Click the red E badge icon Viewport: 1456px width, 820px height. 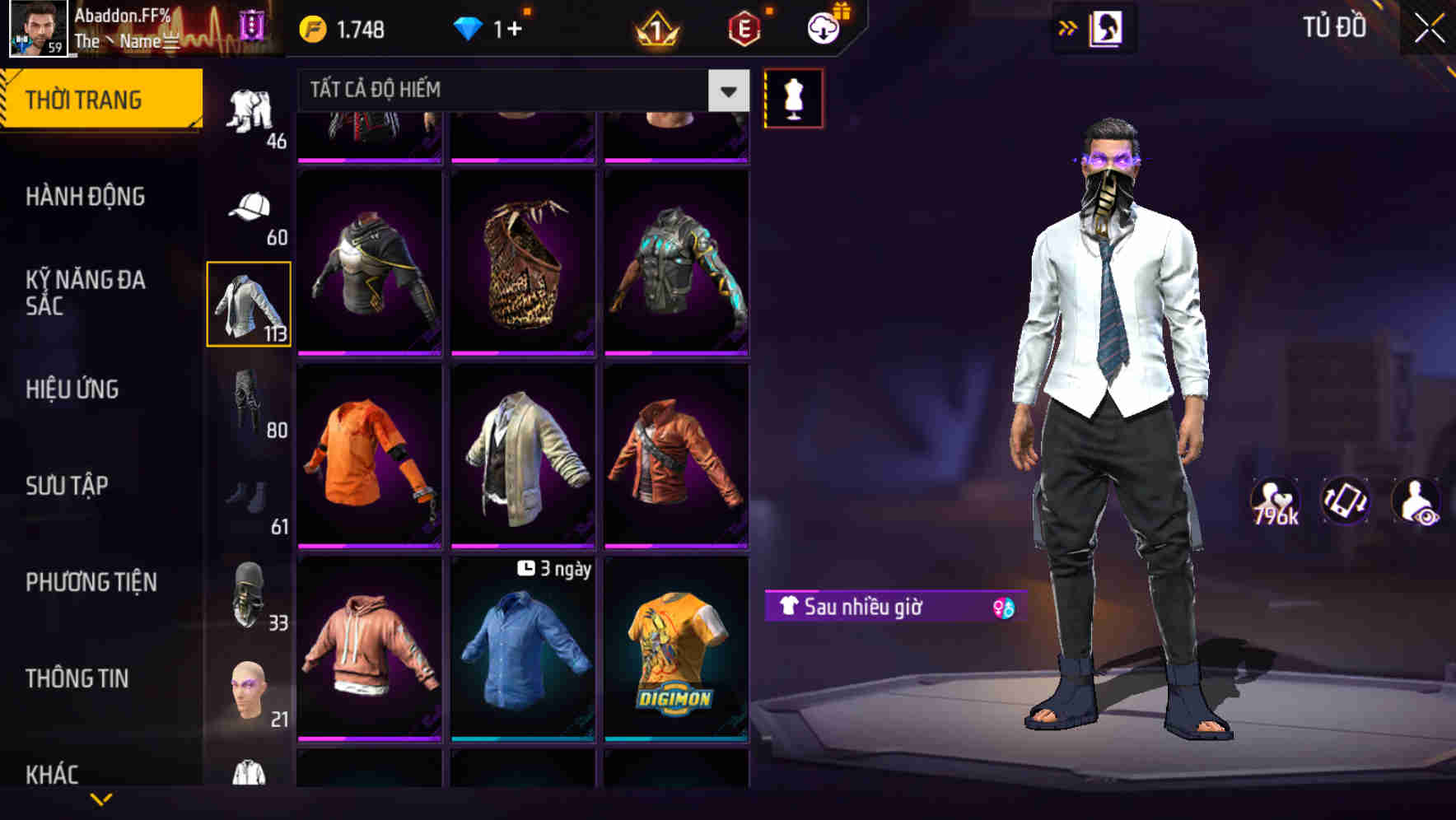744,26
